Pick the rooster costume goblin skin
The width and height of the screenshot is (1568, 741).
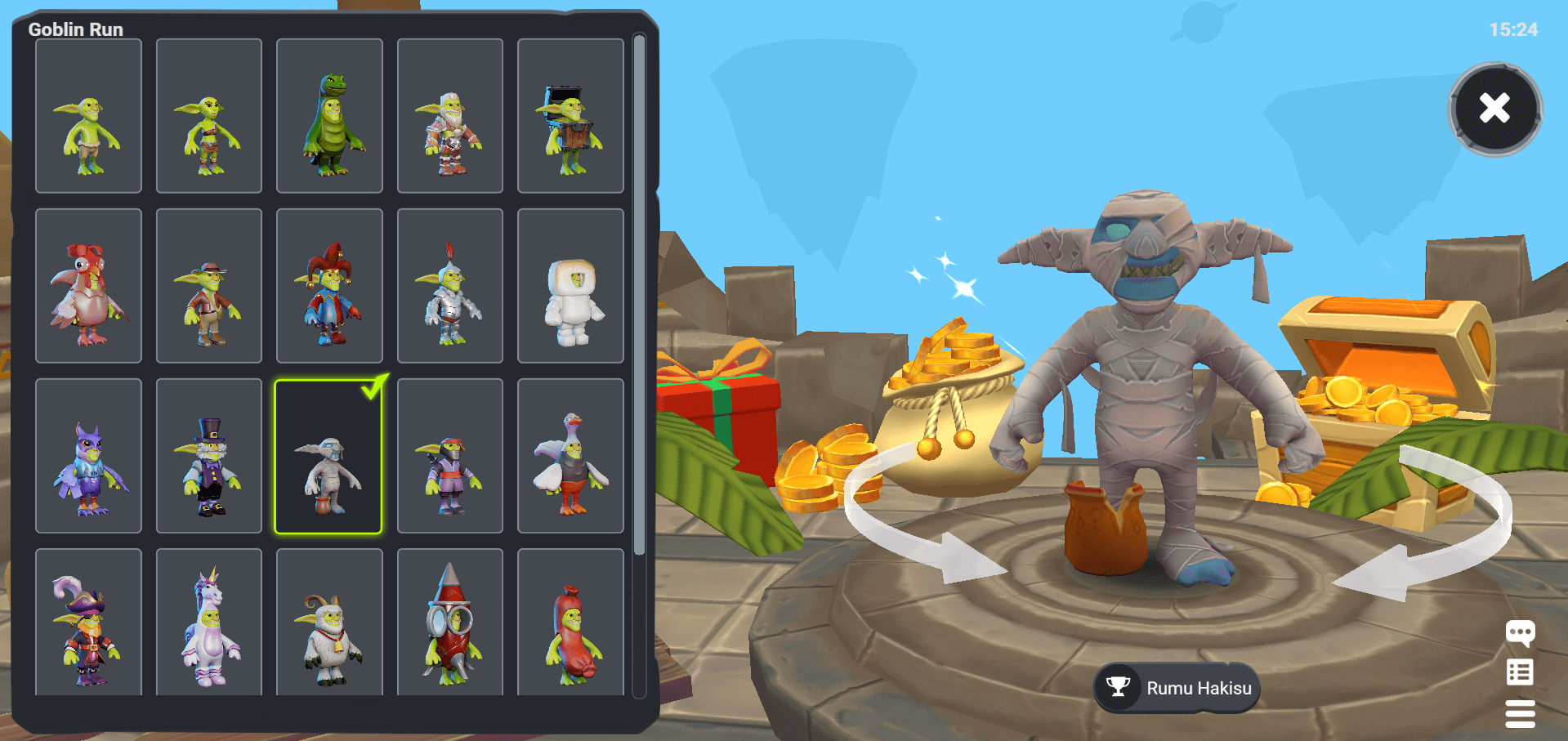[x=88, y=286]
